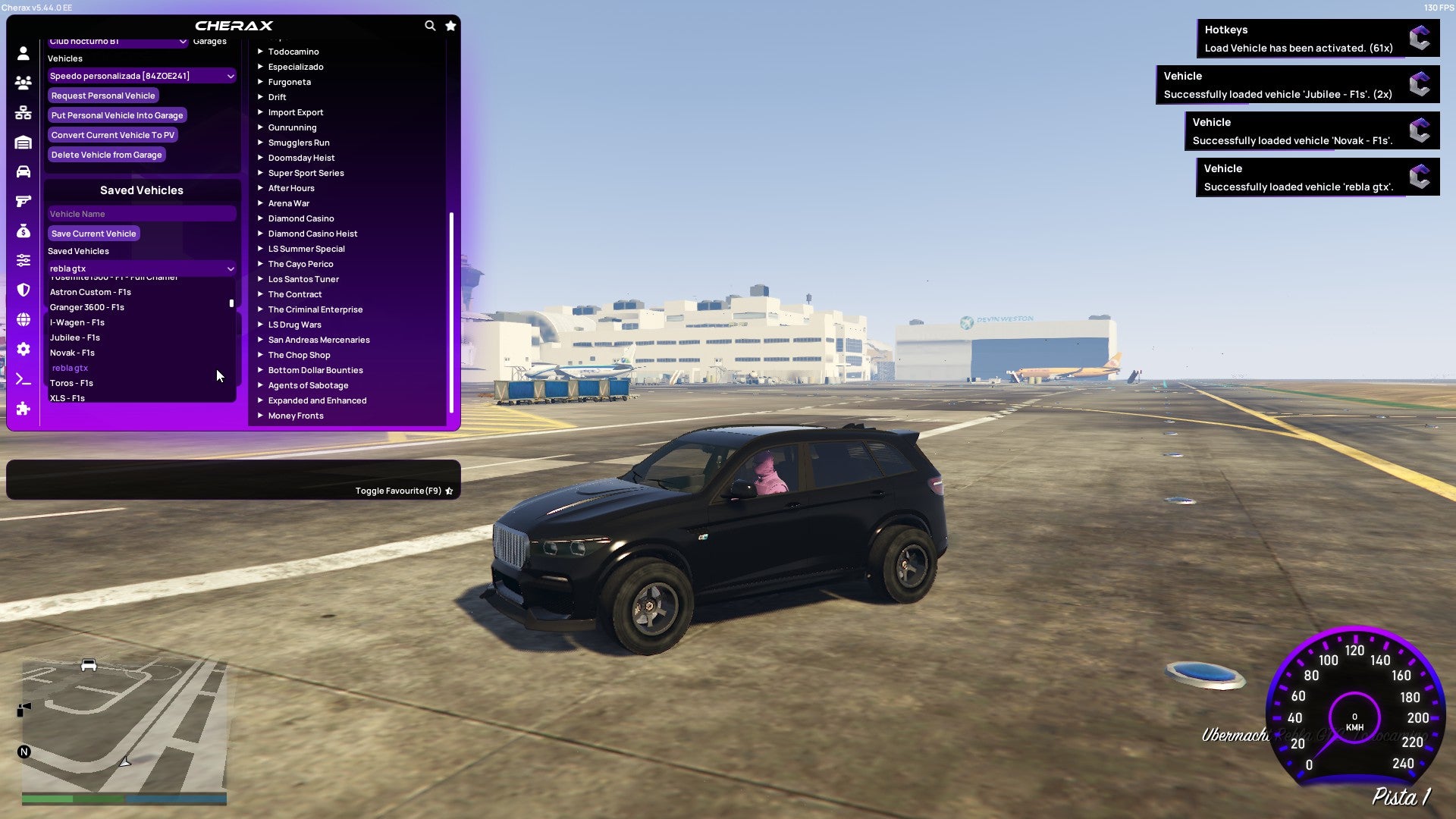
Task: Expand the Doomsday Heist category
Action: coord(300,158)
